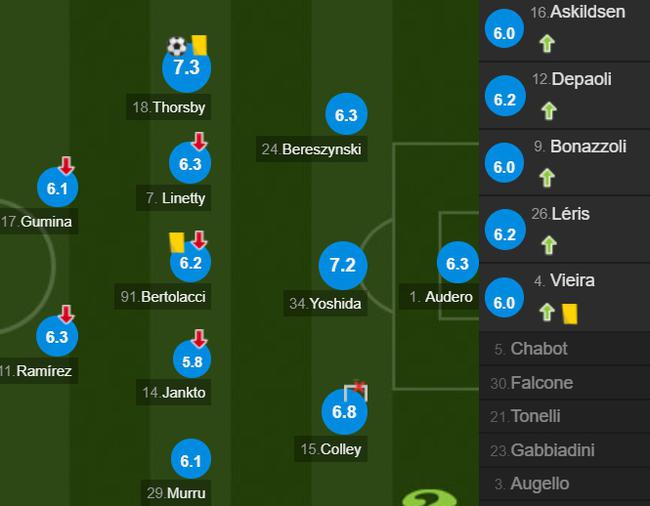This screenshot has height=506, width=650.
Task: Open unused substitute Chabot's entry
Action: 566,349
